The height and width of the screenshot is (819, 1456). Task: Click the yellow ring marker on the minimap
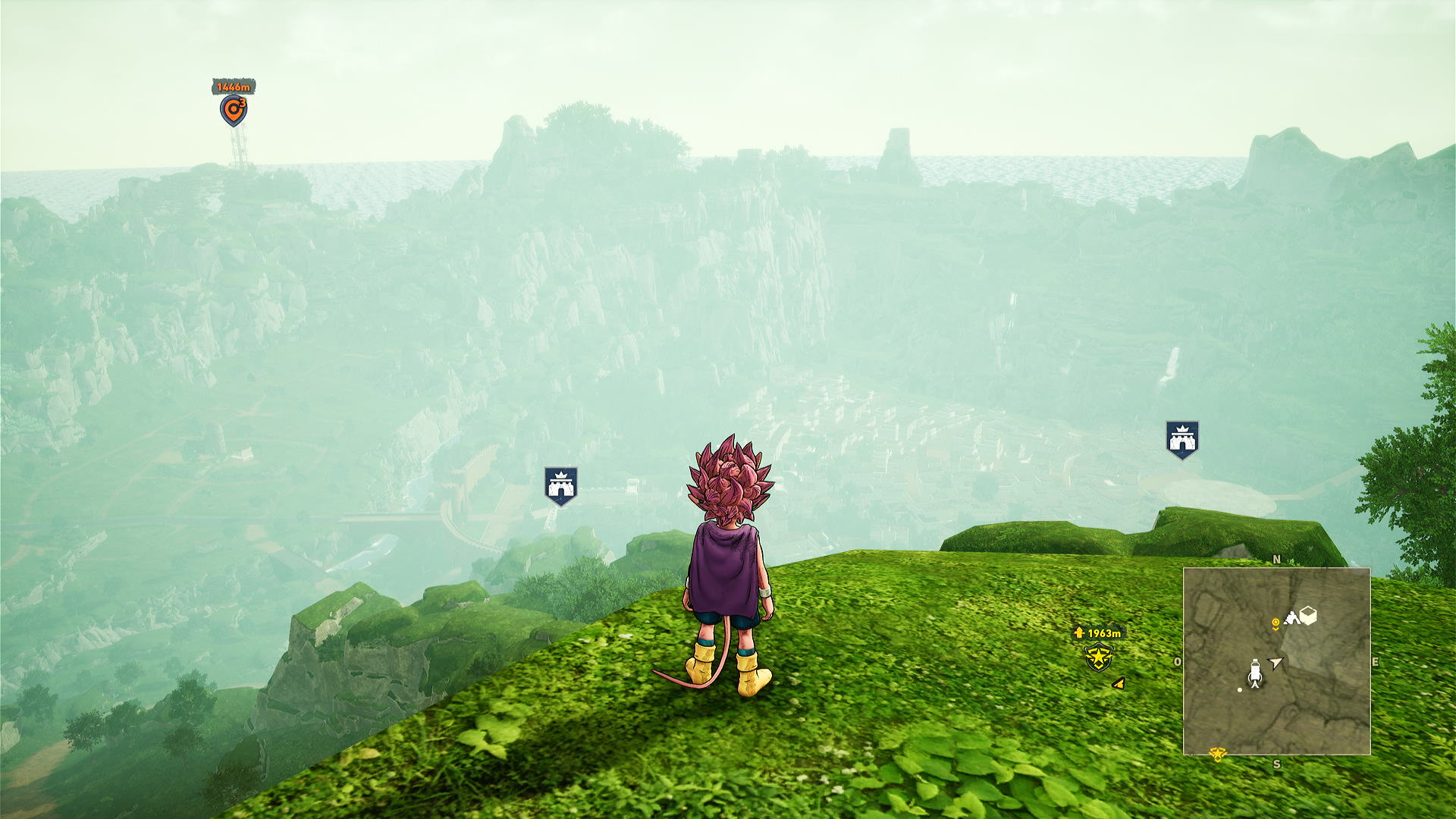[1276, 623]
